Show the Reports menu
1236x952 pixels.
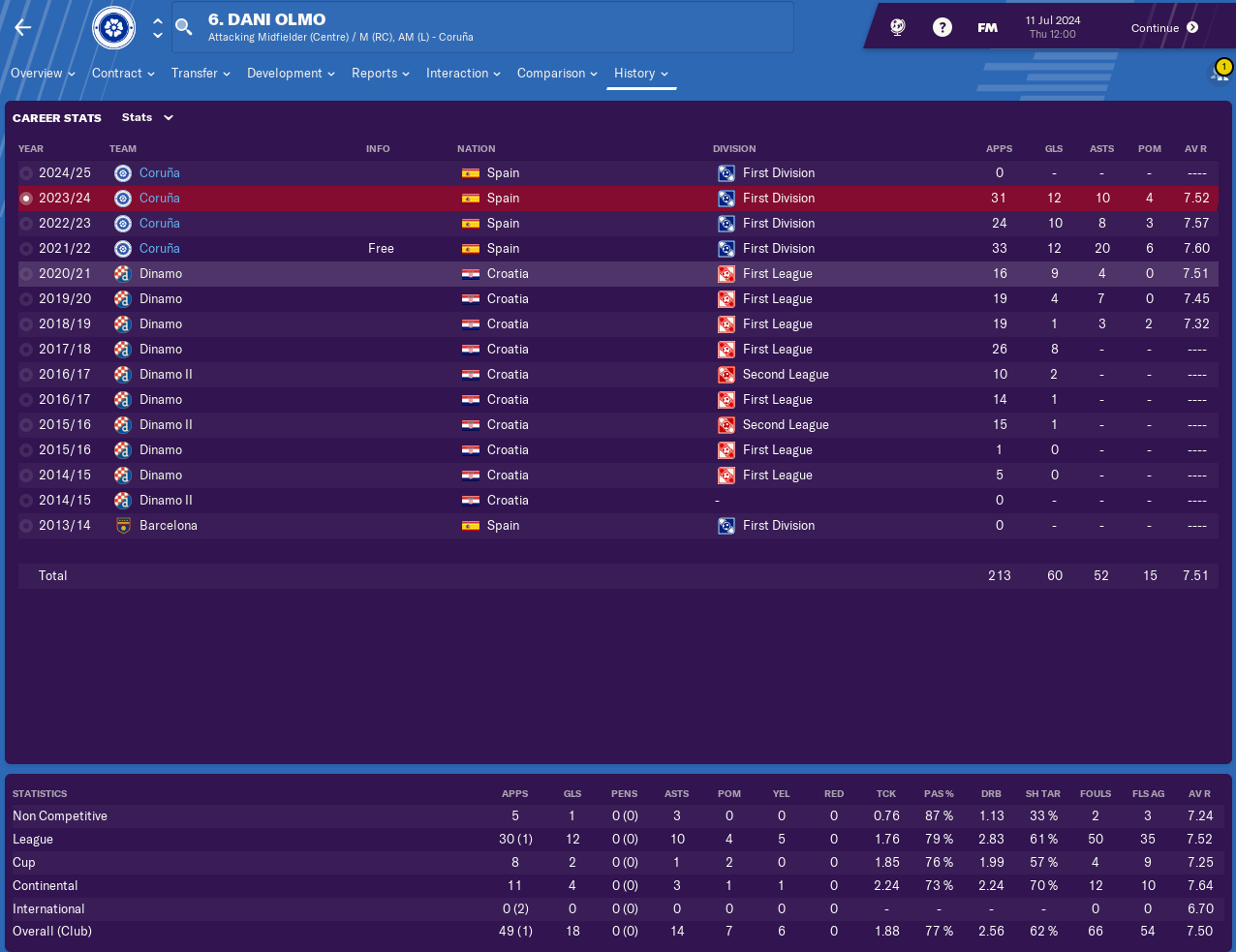coord(380,74)
